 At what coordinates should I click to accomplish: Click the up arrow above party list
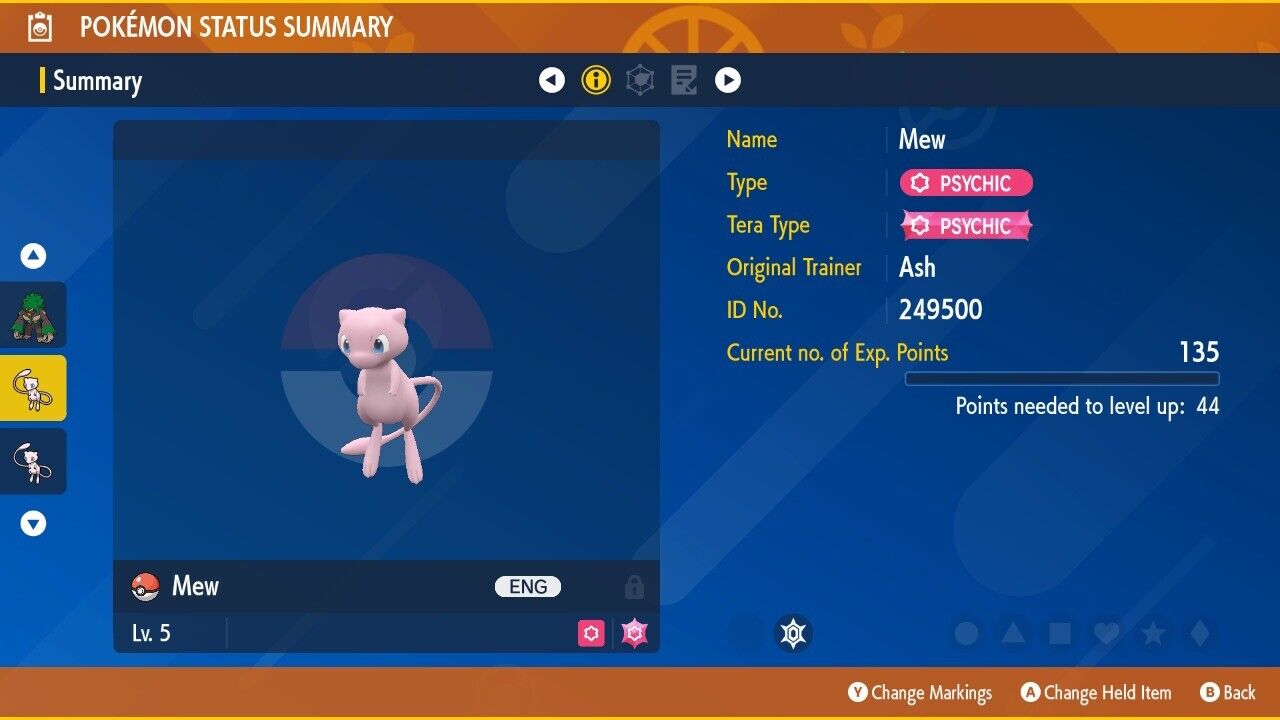pyautogui.click(x=34, y=257)
